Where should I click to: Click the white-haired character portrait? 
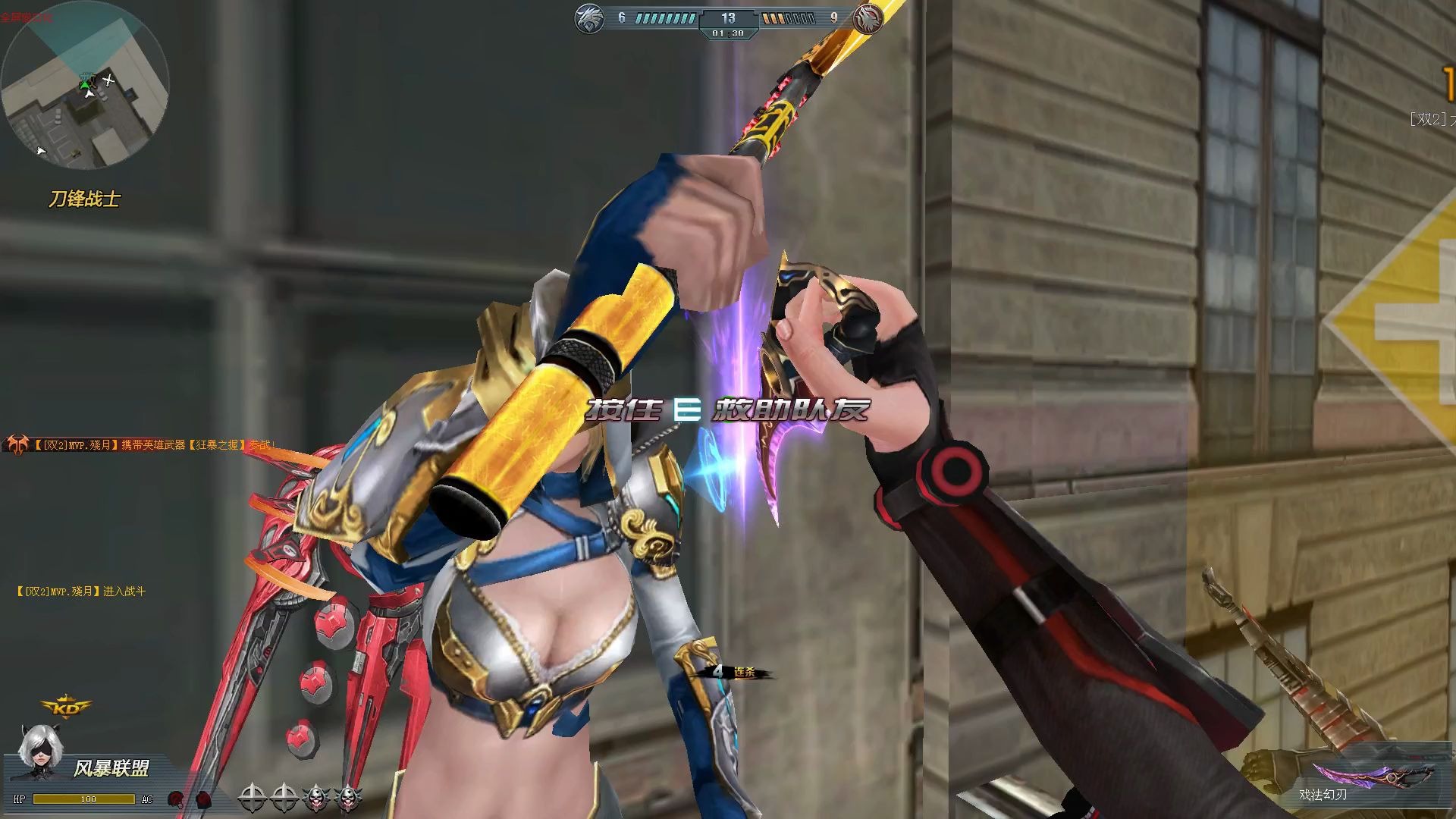click(38, 752)
